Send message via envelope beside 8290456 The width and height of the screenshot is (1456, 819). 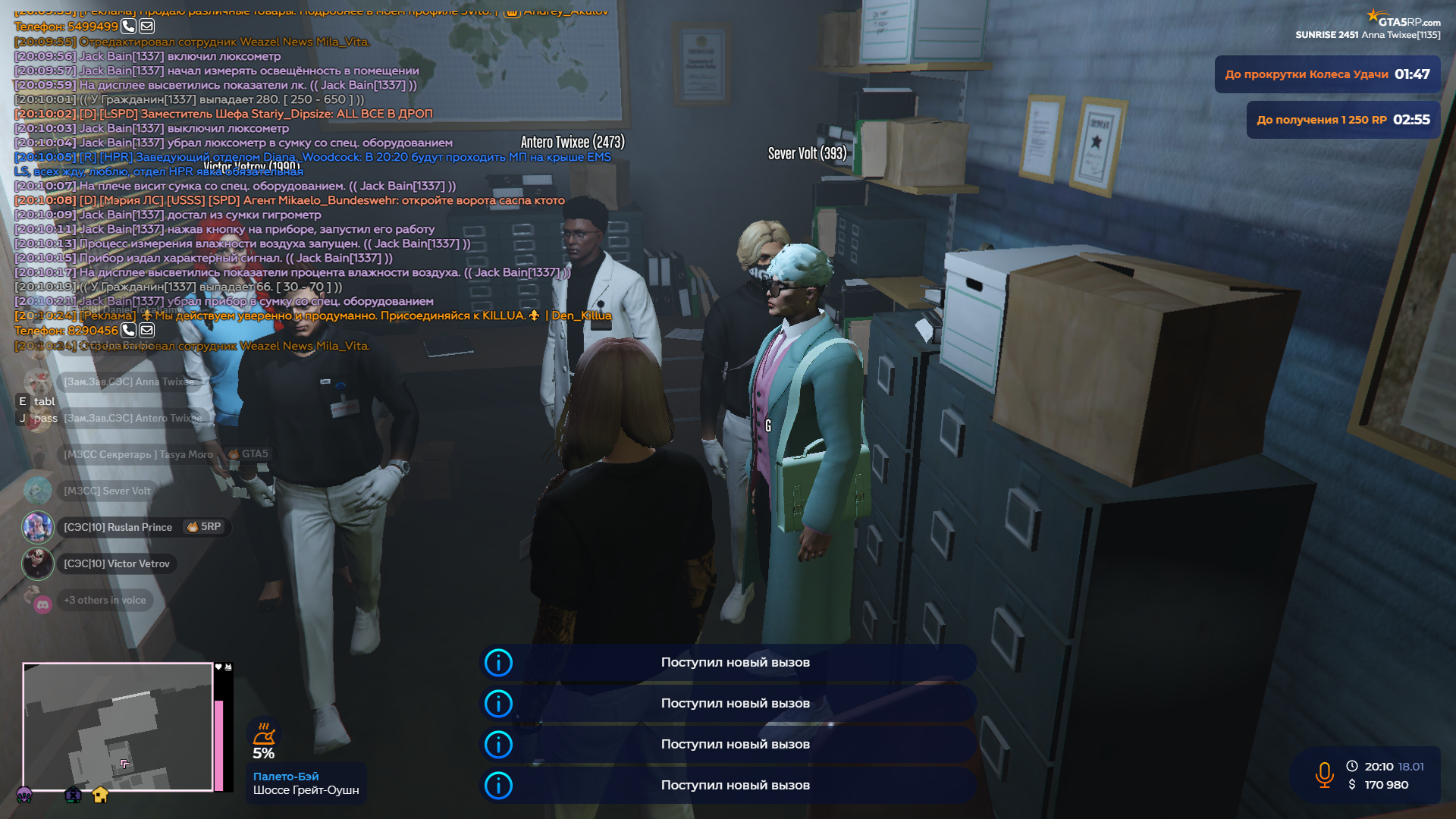pos(147,330)
